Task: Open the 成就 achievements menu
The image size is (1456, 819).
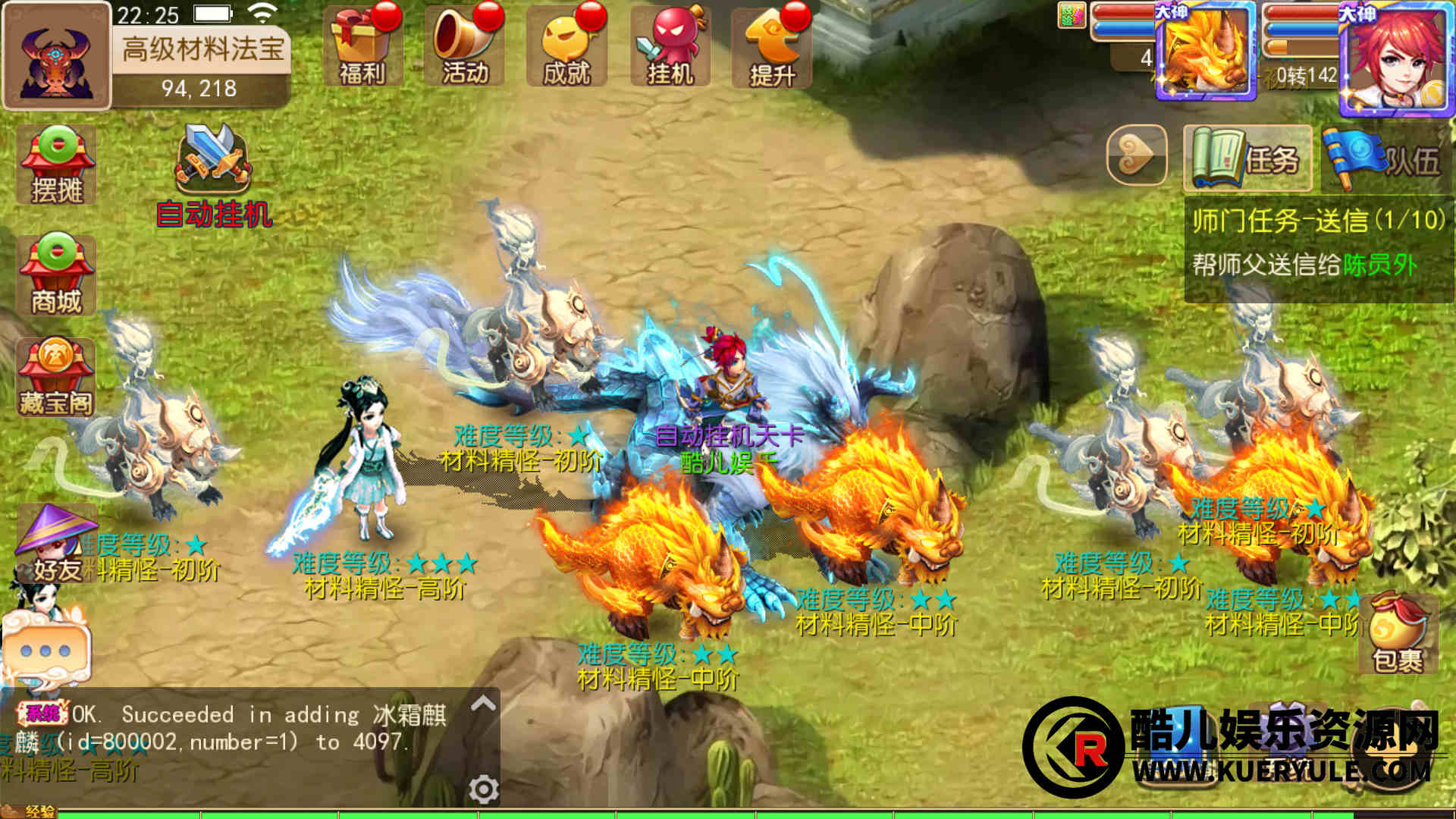Action: 566,47
